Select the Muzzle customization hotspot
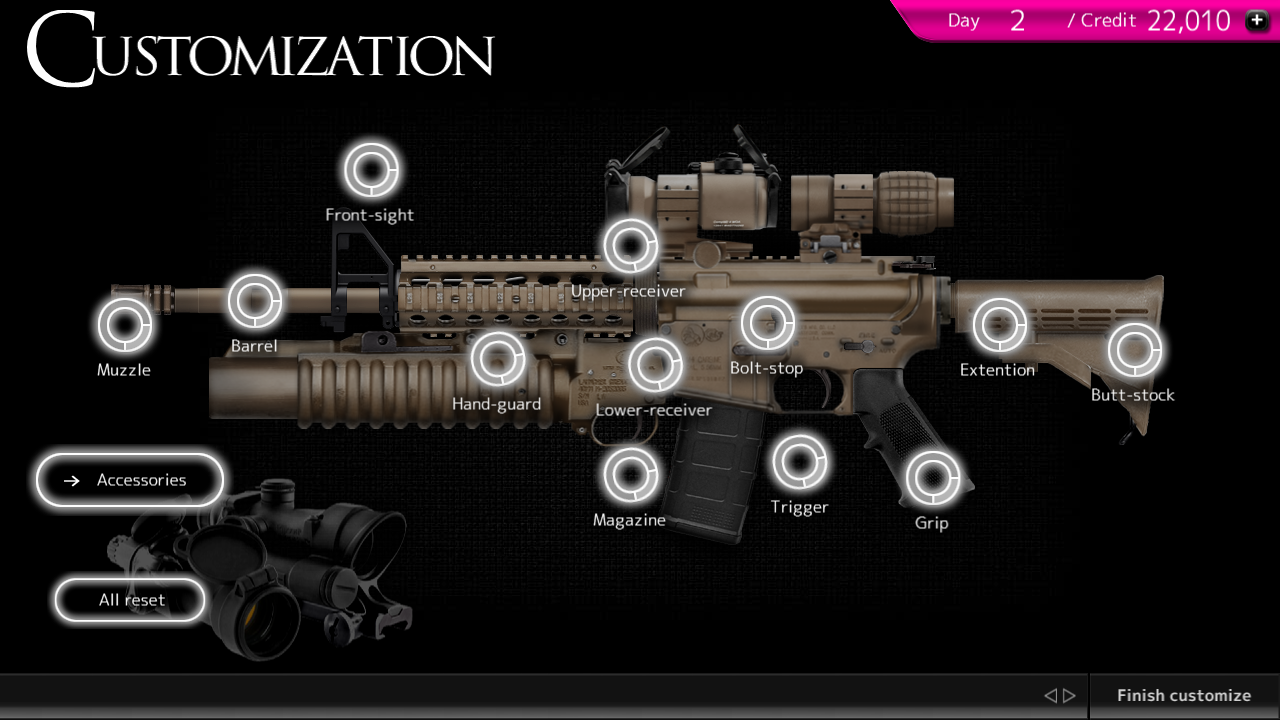Viewport: 1280px width, 720px height. click(124, 324)
